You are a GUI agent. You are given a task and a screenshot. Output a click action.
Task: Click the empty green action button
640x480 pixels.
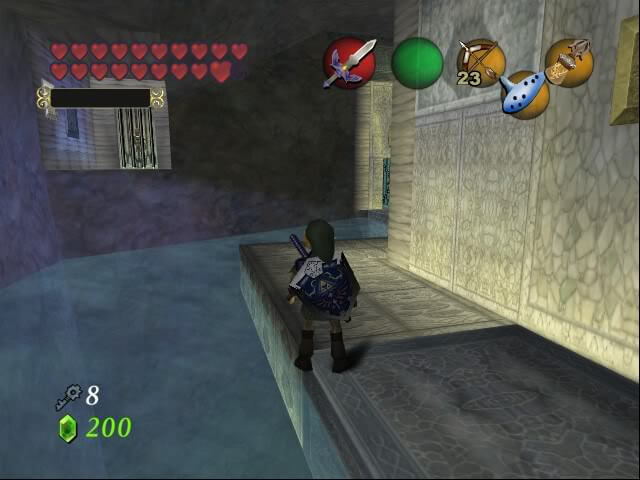pyautogui.click(x=416, y=63)
